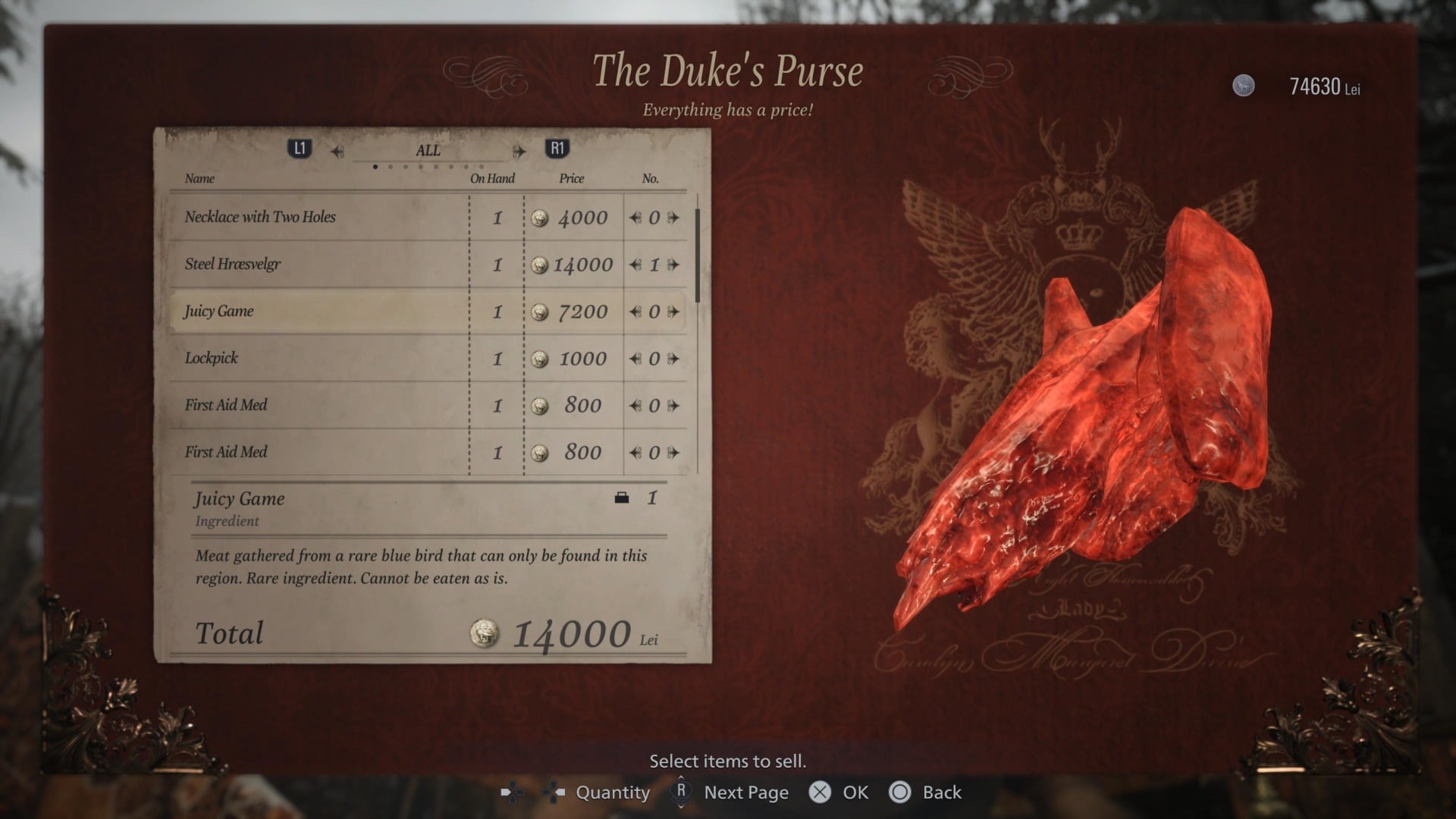Select the highlighted Juicy Game row

point(318,311)
